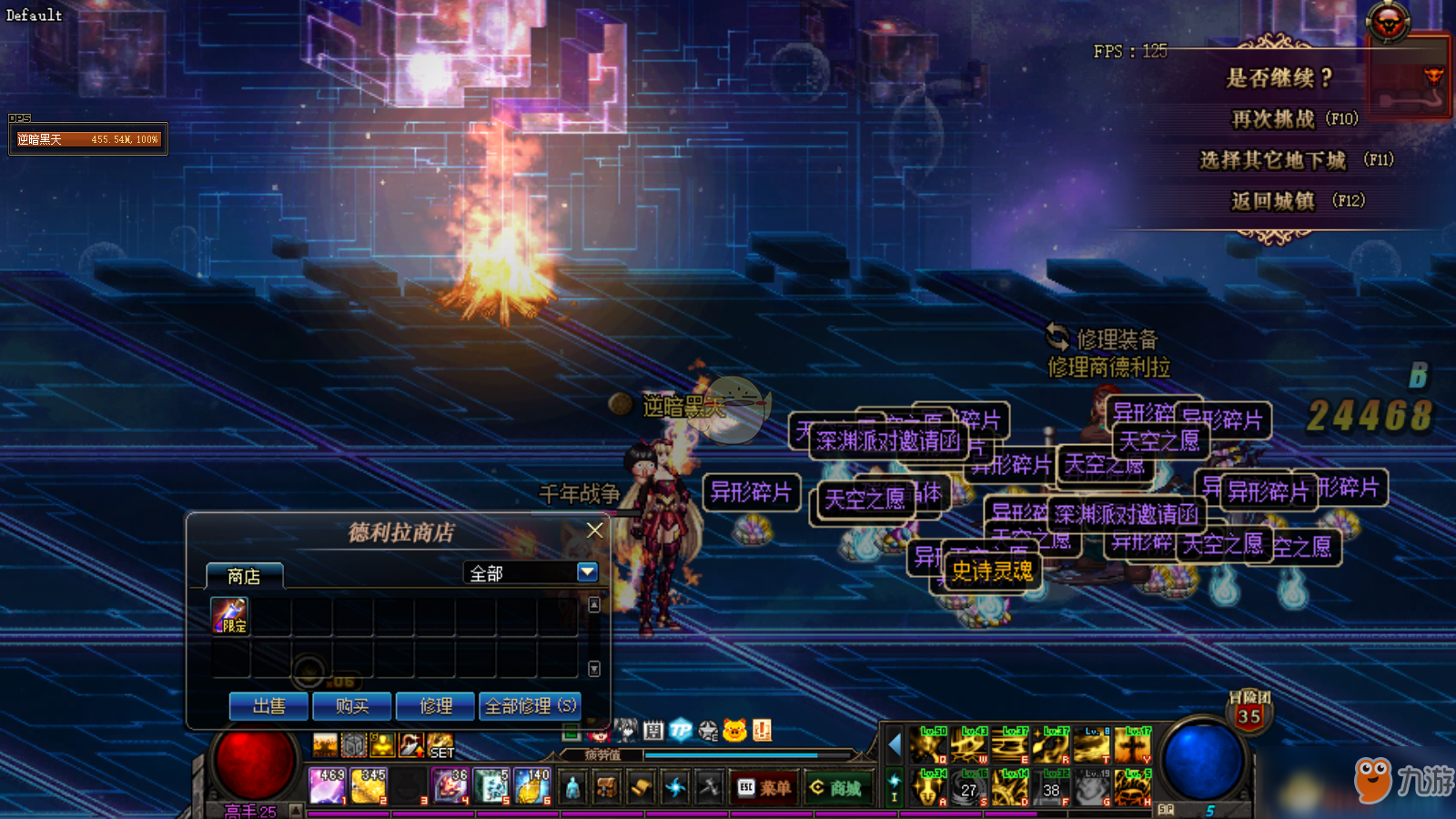Click the blue arrow beside the skill bar
The width and height of the screenshot is (1456, 819).
[x=894, y=745]
